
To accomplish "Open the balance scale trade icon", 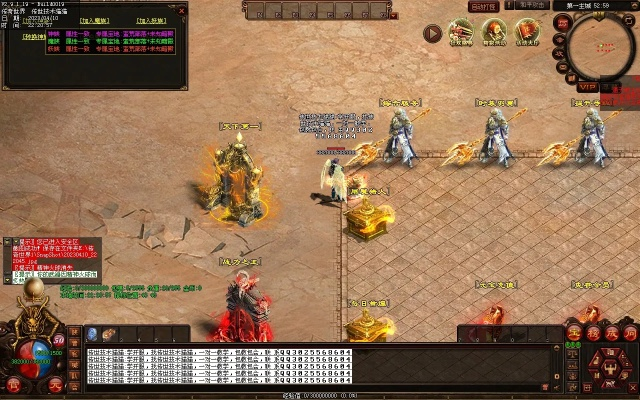I will coord(573,352).
